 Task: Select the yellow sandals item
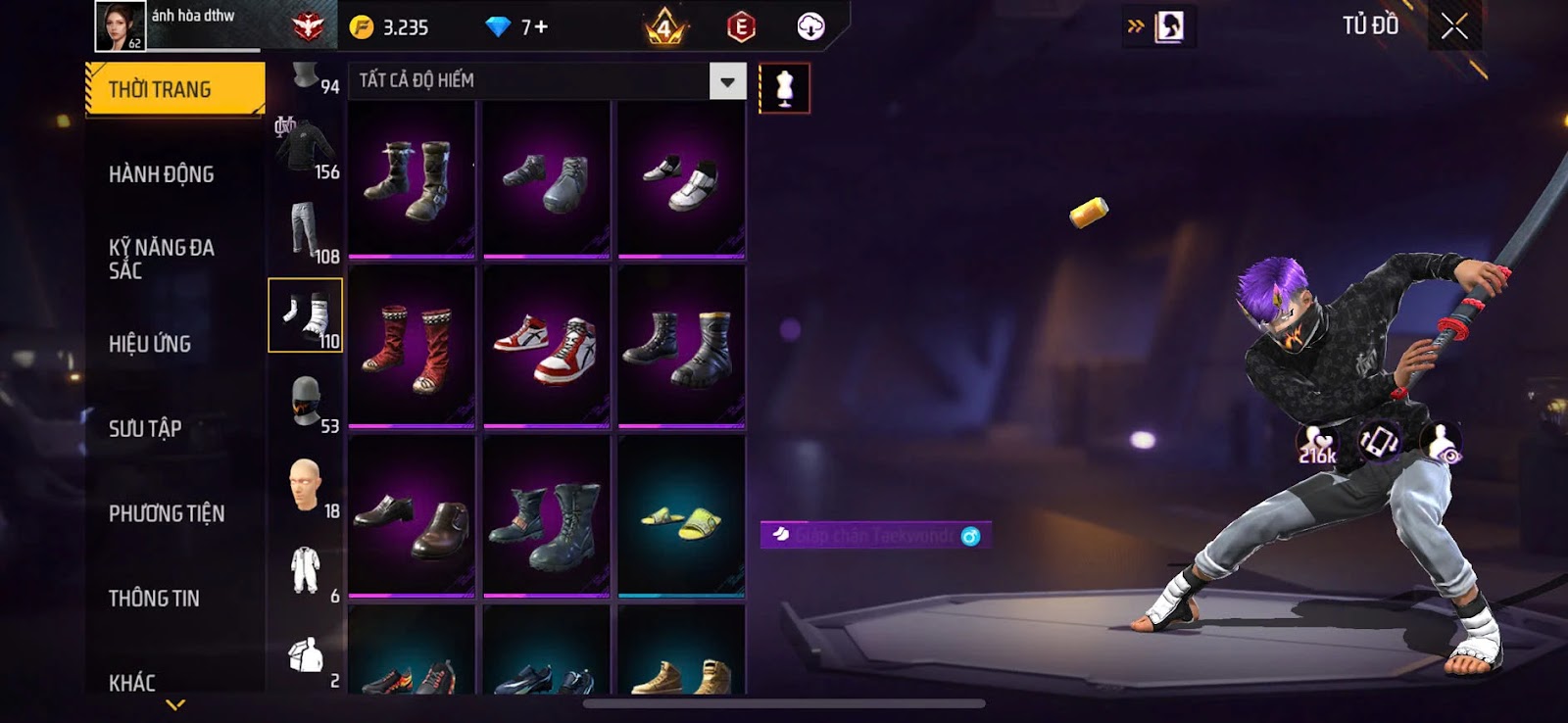[681, 517]
